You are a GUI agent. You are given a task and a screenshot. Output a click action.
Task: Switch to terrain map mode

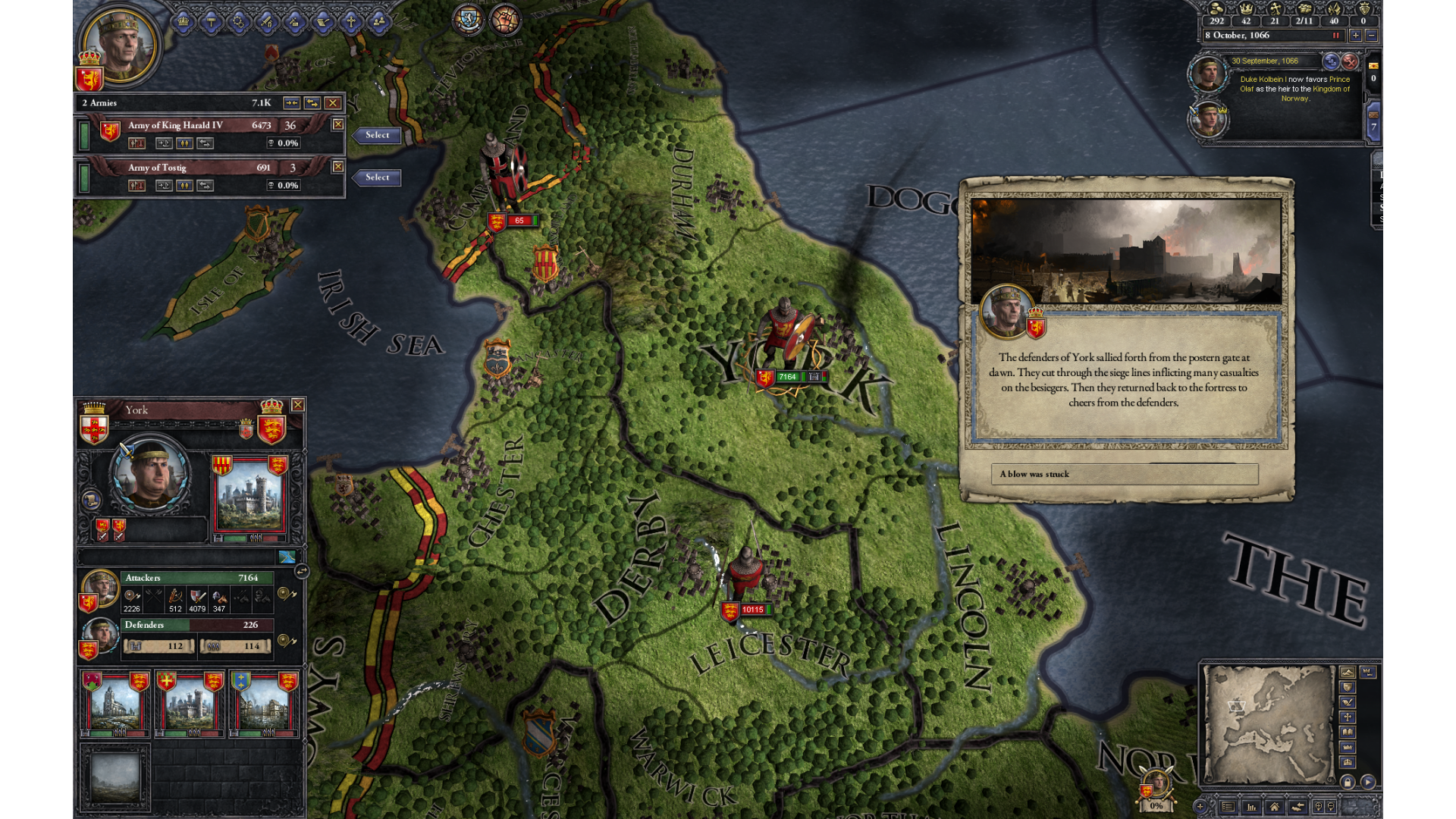coord(1347,673)
